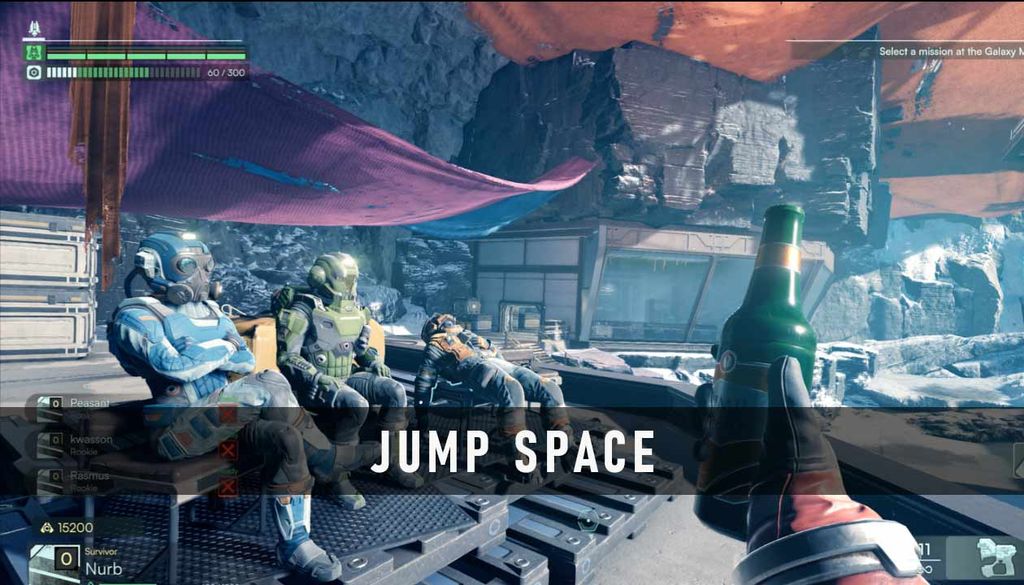Open the Galaxy Map mission objective tracker
The width and height of the screenshot is (1024, 585).
[948, 51]
